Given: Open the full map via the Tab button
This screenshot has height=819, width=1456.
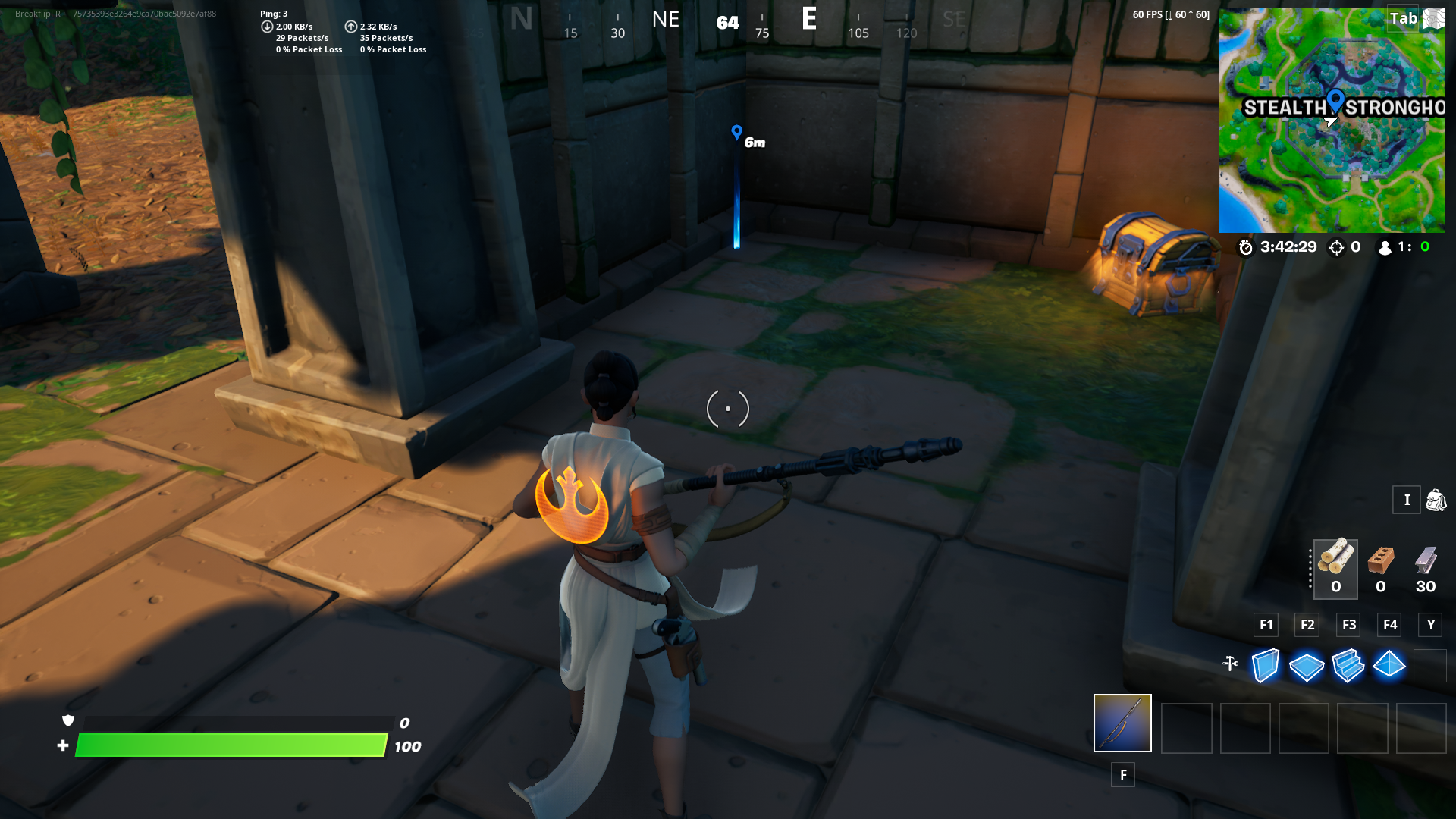Looking at the screenshot, I should click(x=1404, y=18).
